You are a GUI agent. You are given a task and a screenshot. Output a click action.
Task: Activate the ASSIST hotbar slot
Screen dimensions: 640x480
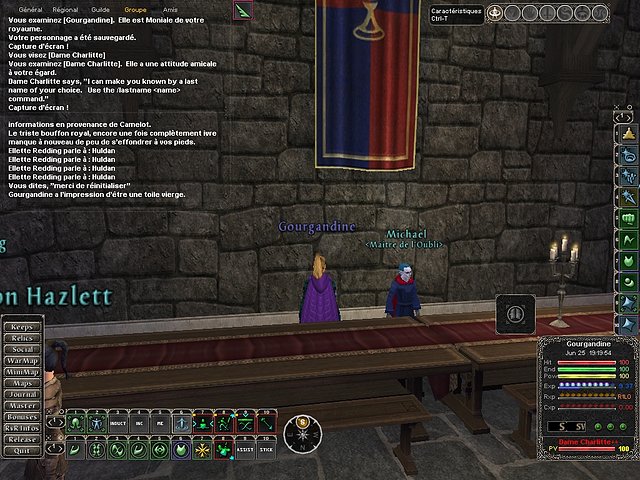[246, 450]
